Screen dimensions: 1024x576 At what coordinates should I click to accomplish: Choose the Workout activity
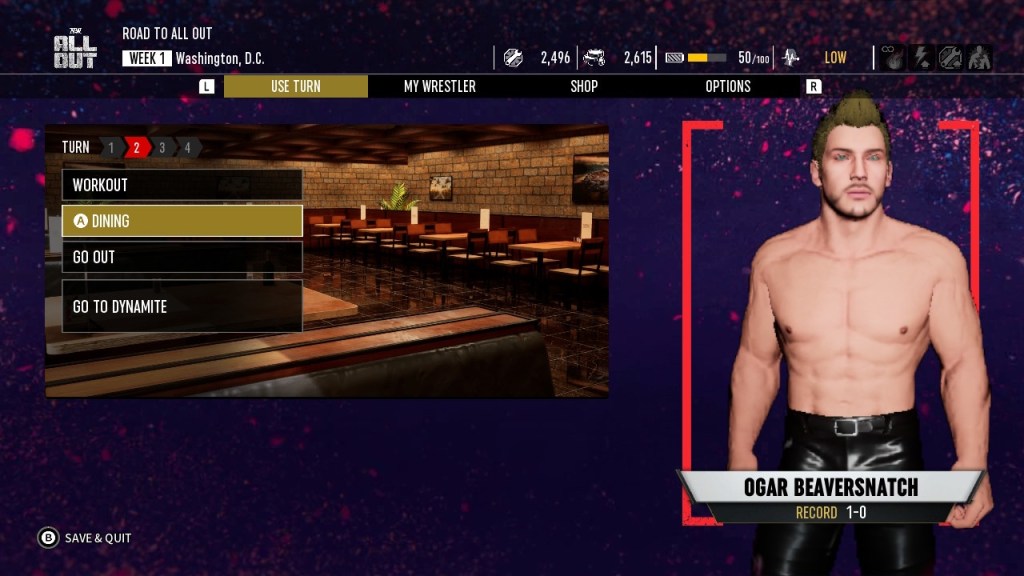click(x=182, y=185)
